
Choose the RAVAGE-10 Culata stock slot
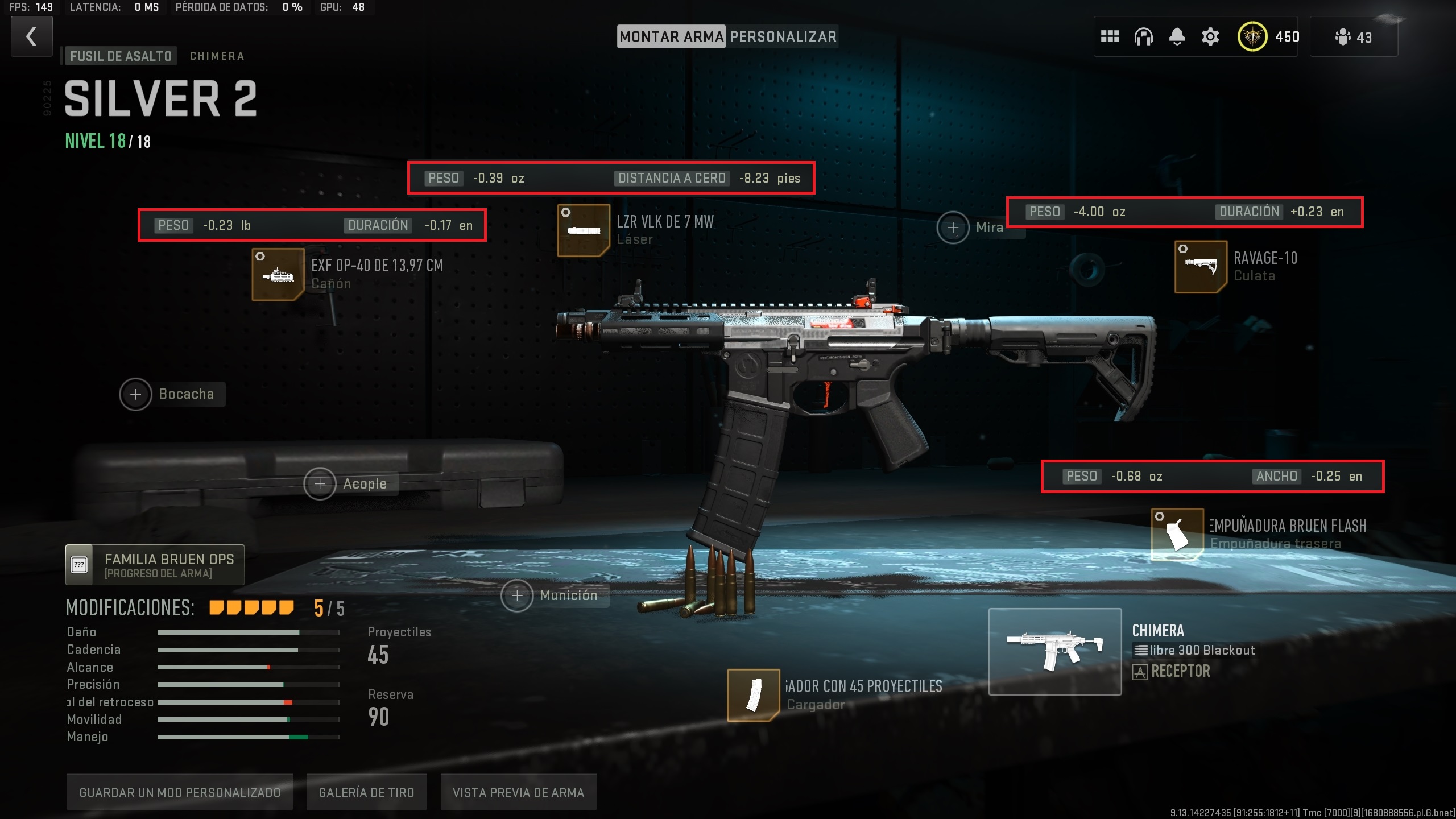1201,267
